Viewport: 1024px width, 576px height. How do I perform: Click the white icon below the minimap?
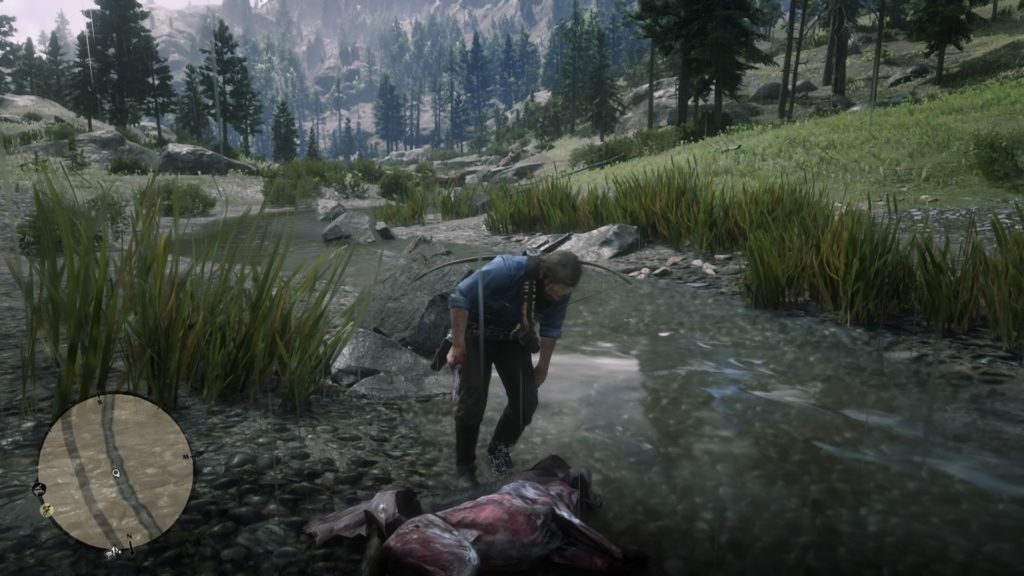(x=114, y=552)
